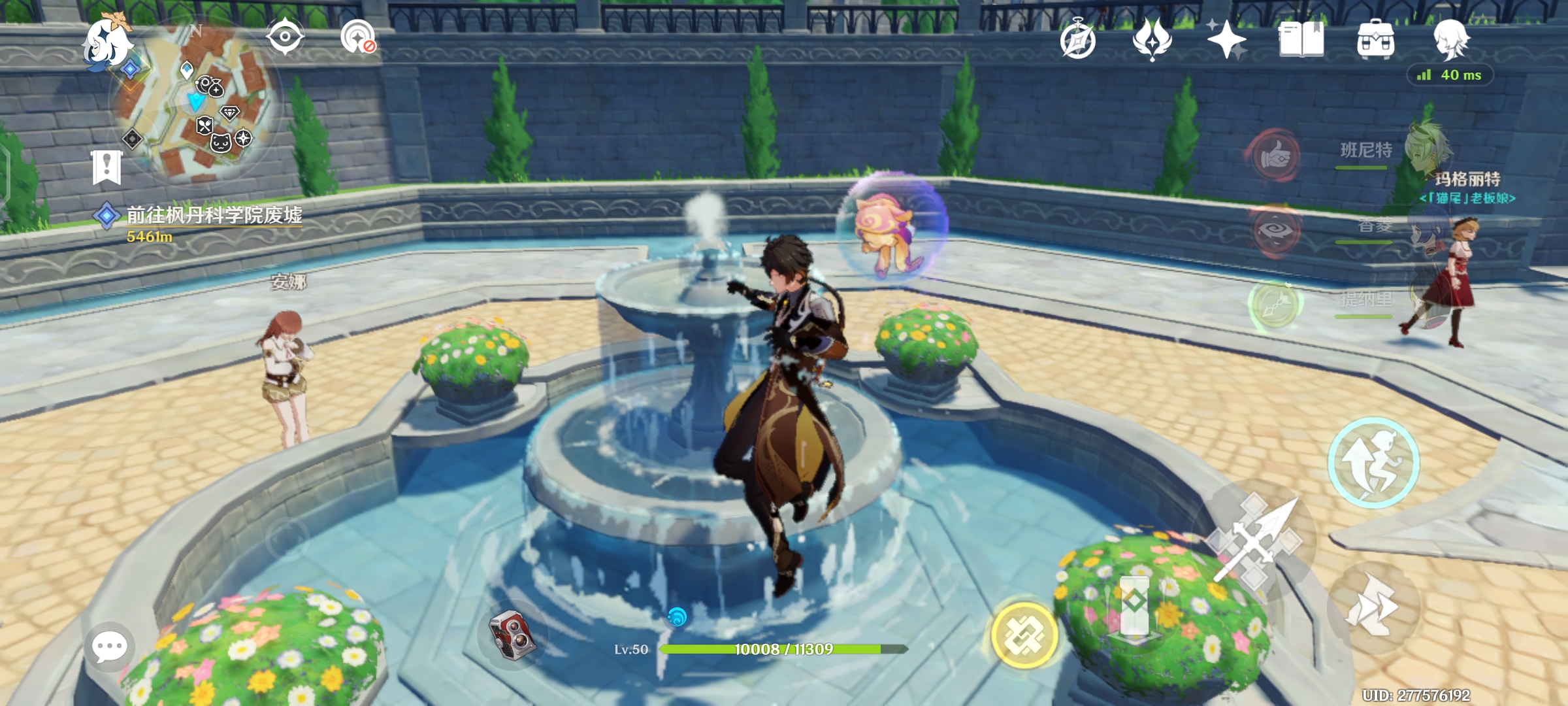Switch to party member 提纳里
The image size is (1568, 706).
pos(1365,301)
